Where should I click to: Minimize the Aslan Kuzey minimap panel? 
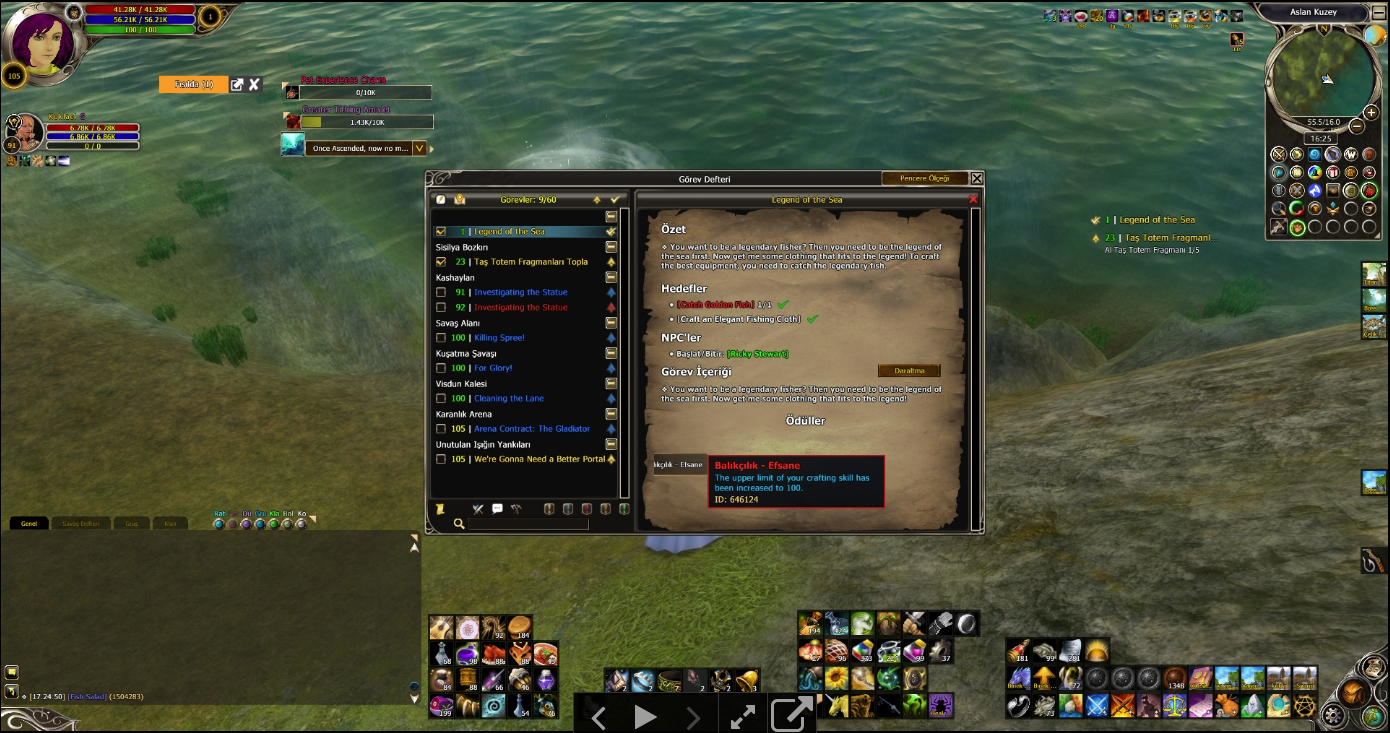coord(1378,12)
